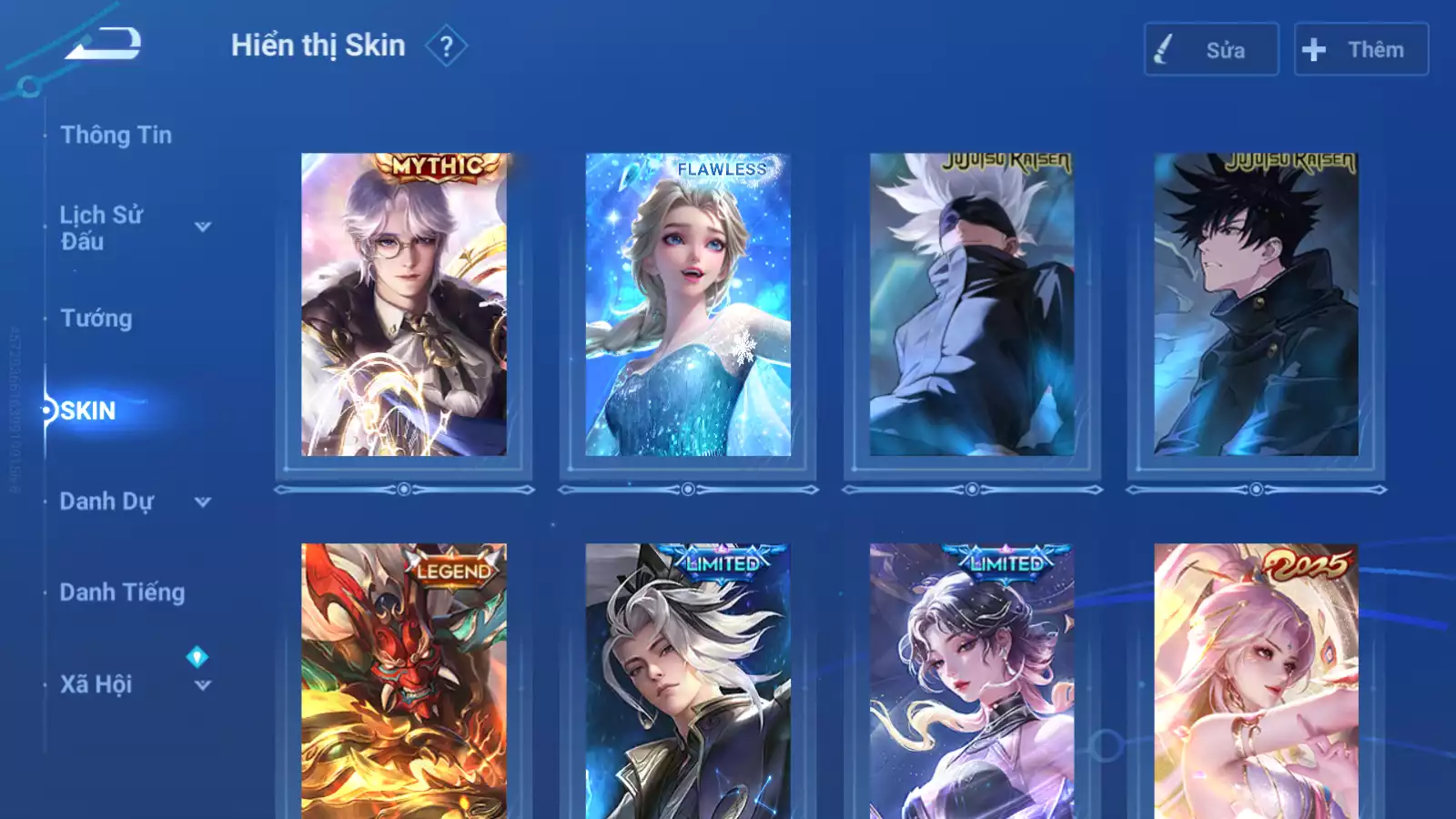Screen dimensions: 1456x819
Task: Open the Legend red demon skin card
Action: point(404,682)
